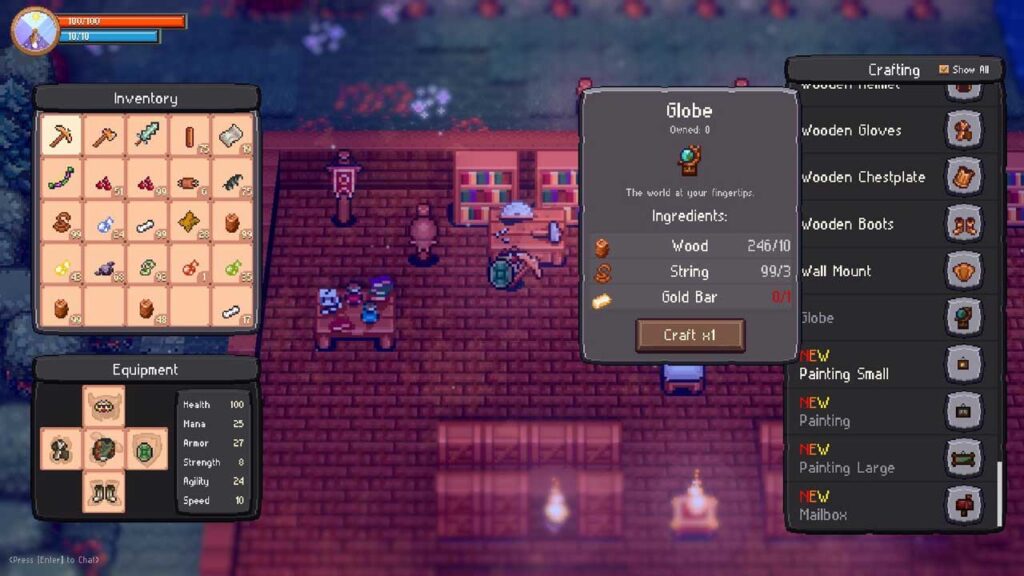Select the blue potion flask stack
Screen dimensions: 1024x576
point(104,222)
